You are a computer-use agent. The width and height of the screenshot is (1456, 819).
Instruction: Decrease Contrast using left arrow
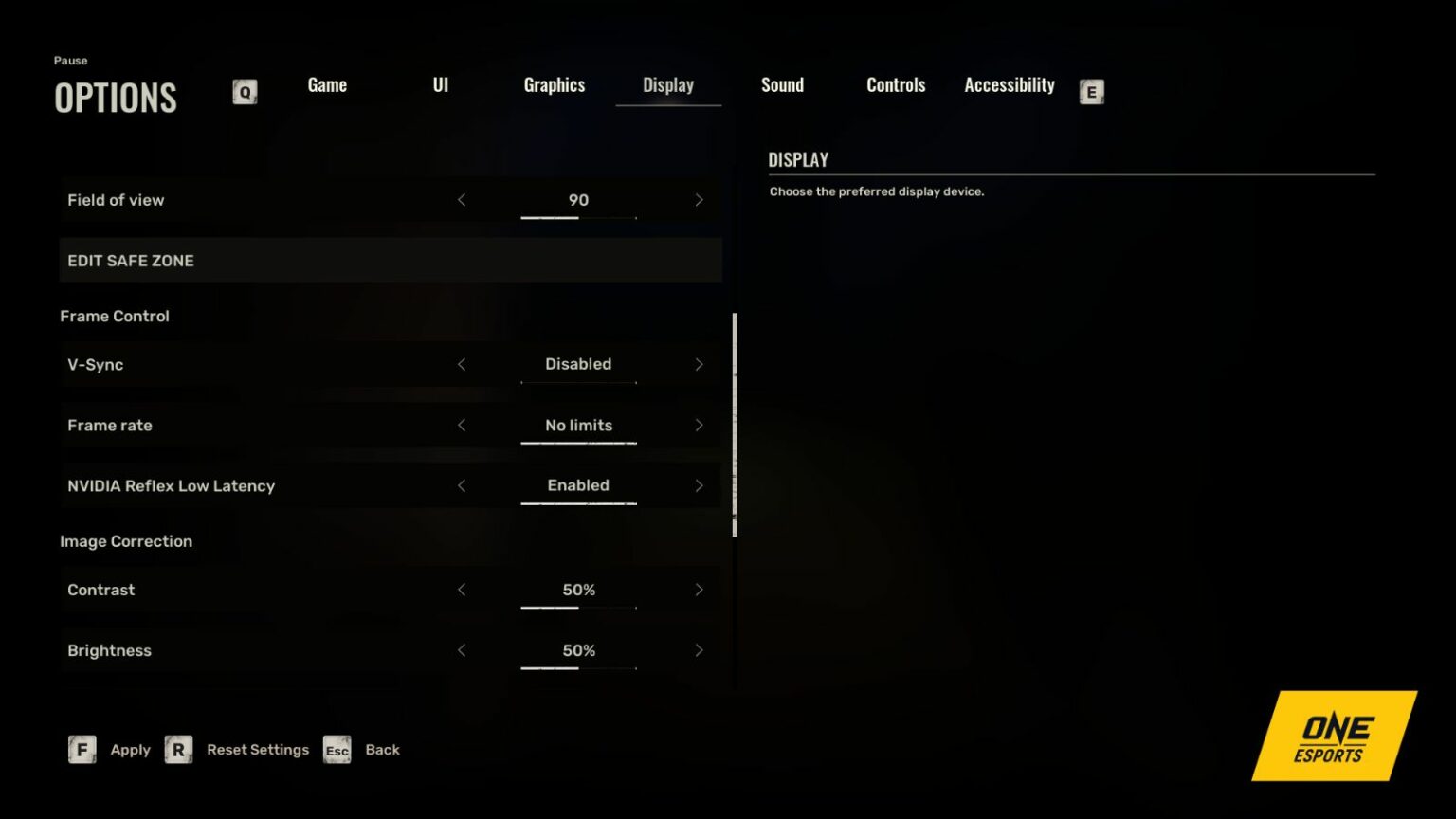[462, 590]
